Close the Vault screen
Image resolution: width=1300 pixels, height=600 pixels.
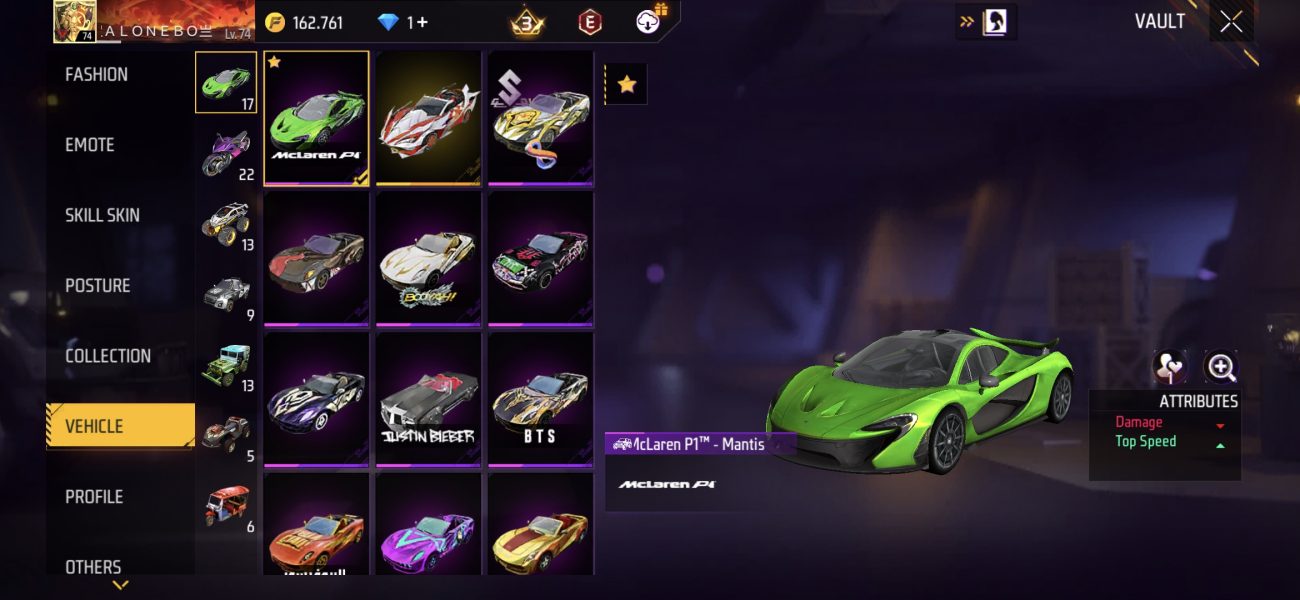[1231, 22]
